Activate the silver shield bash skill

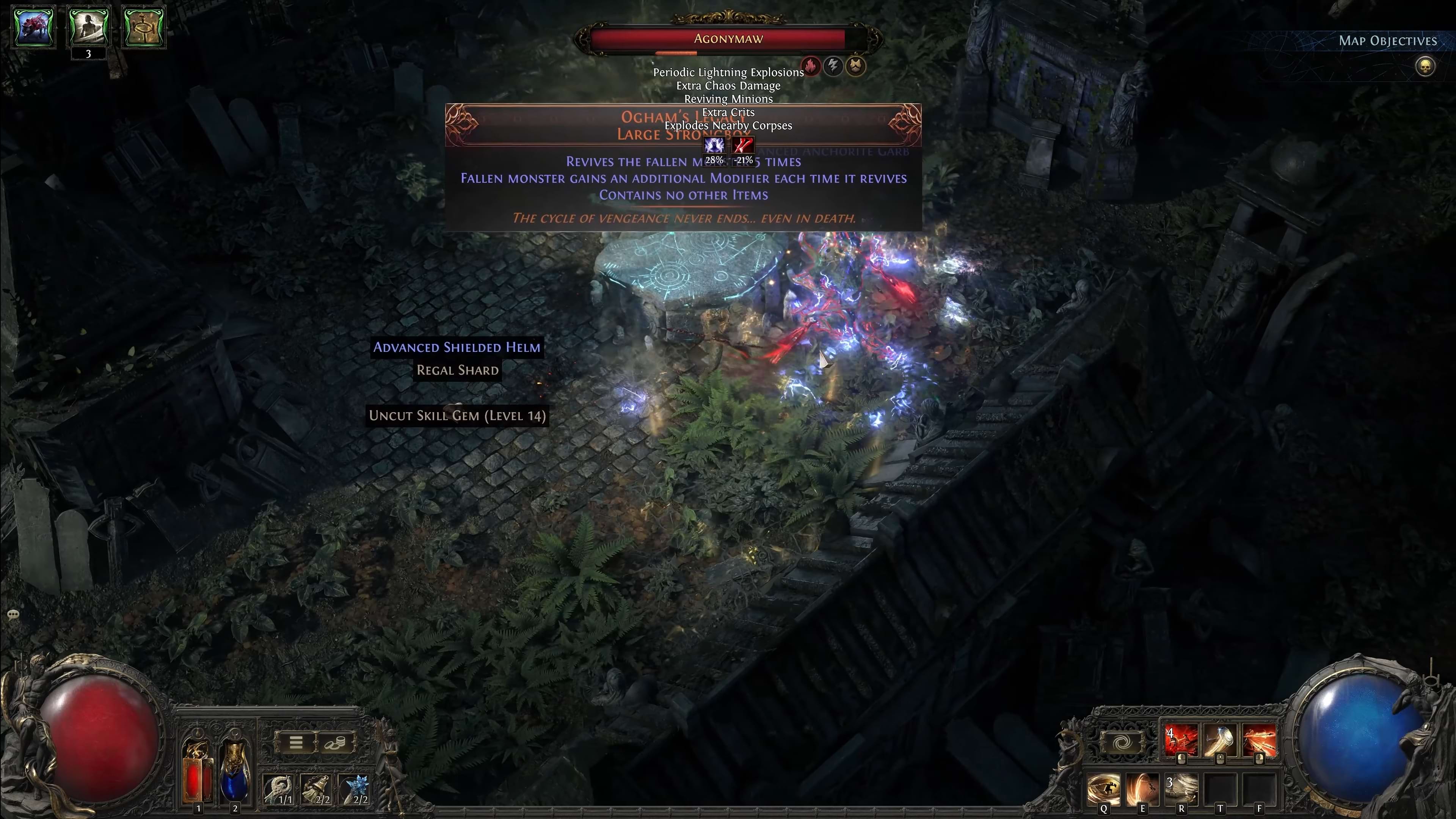click(x=1220, y=741)
